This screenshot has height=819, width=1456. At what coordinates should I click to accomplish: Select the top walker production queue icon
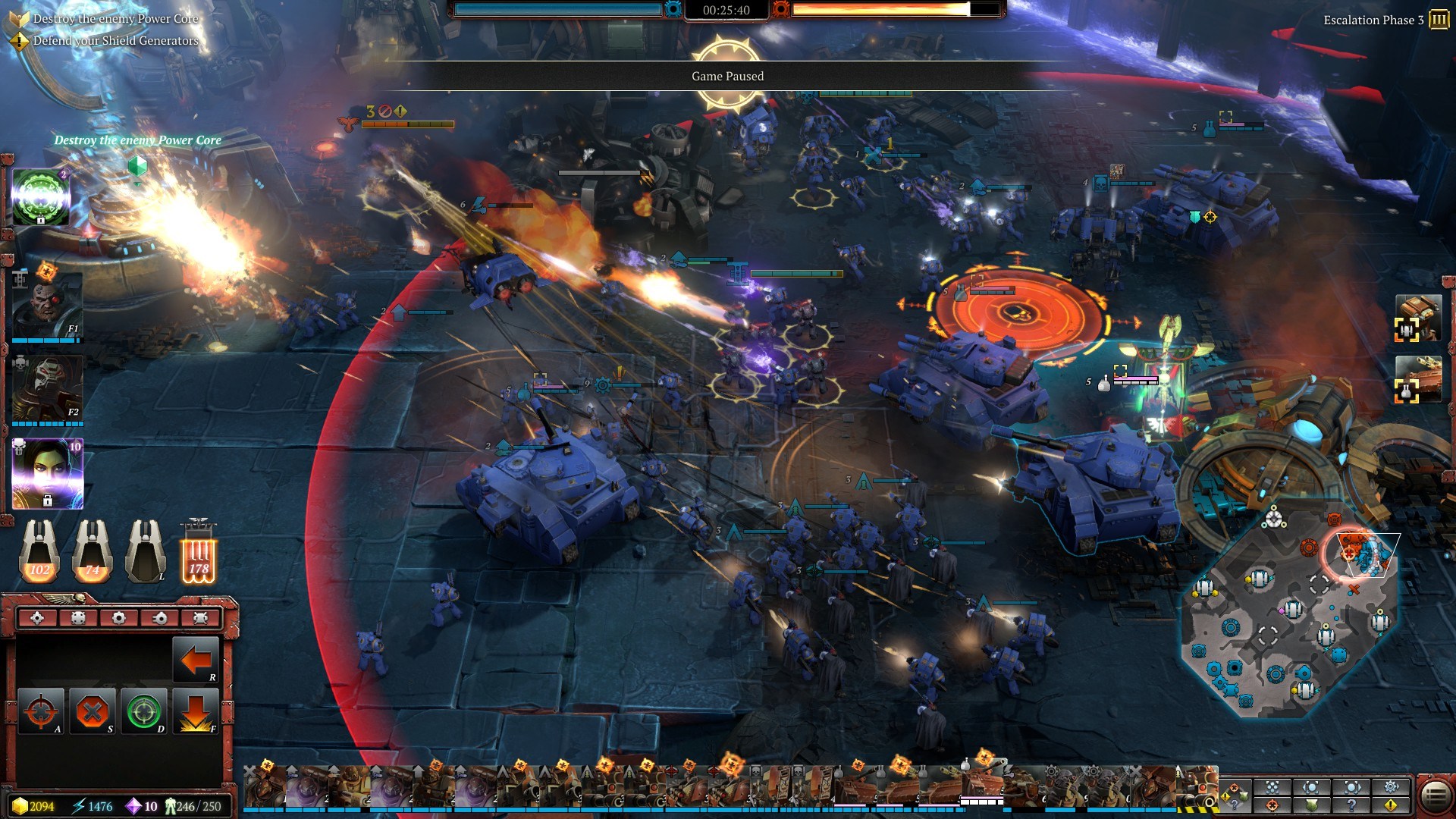[1417, 318]
